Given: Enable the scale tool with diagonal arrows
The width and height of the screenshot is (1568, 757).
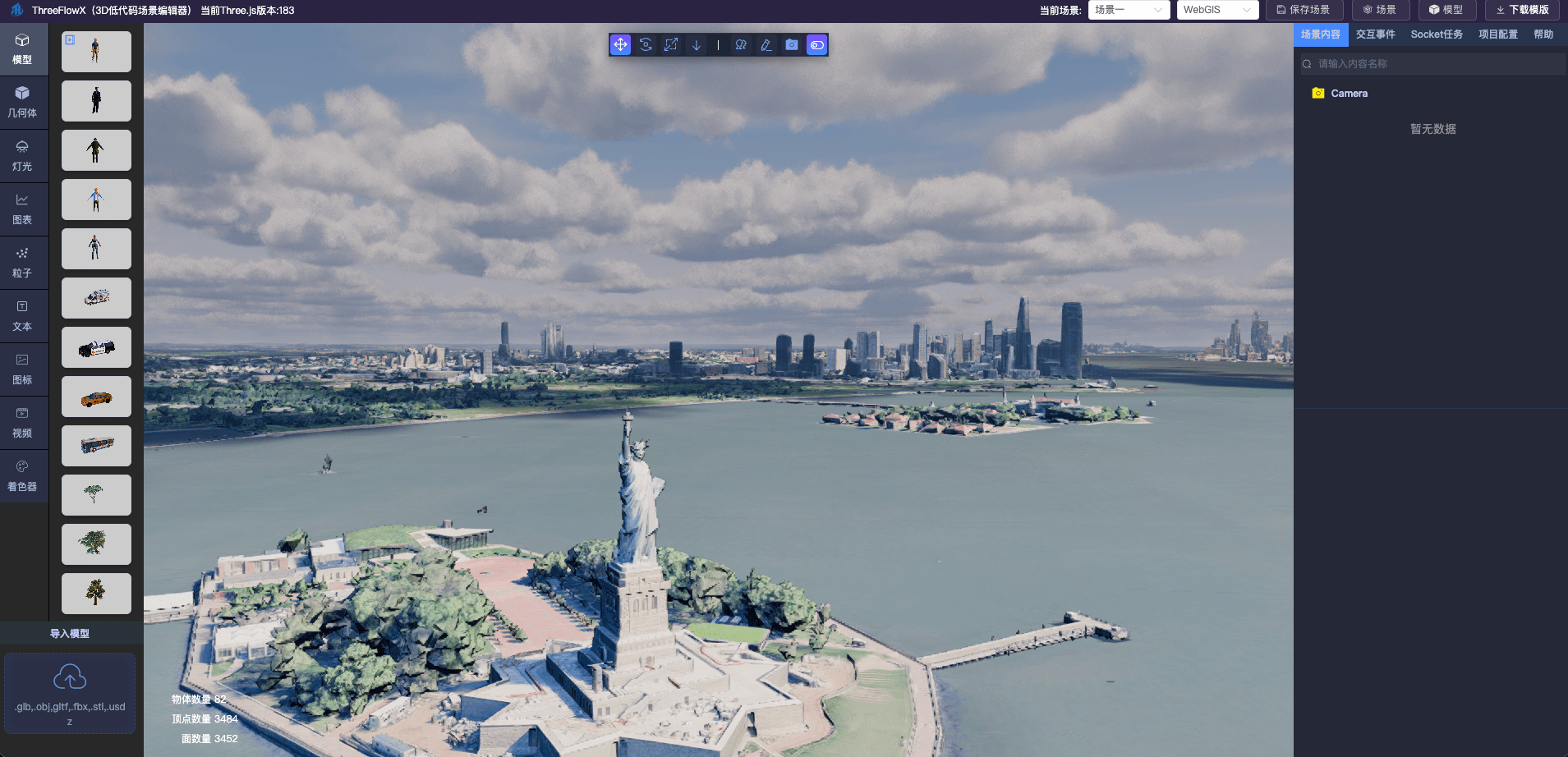Looking at the screenshot, I should [x=671, y=45].
